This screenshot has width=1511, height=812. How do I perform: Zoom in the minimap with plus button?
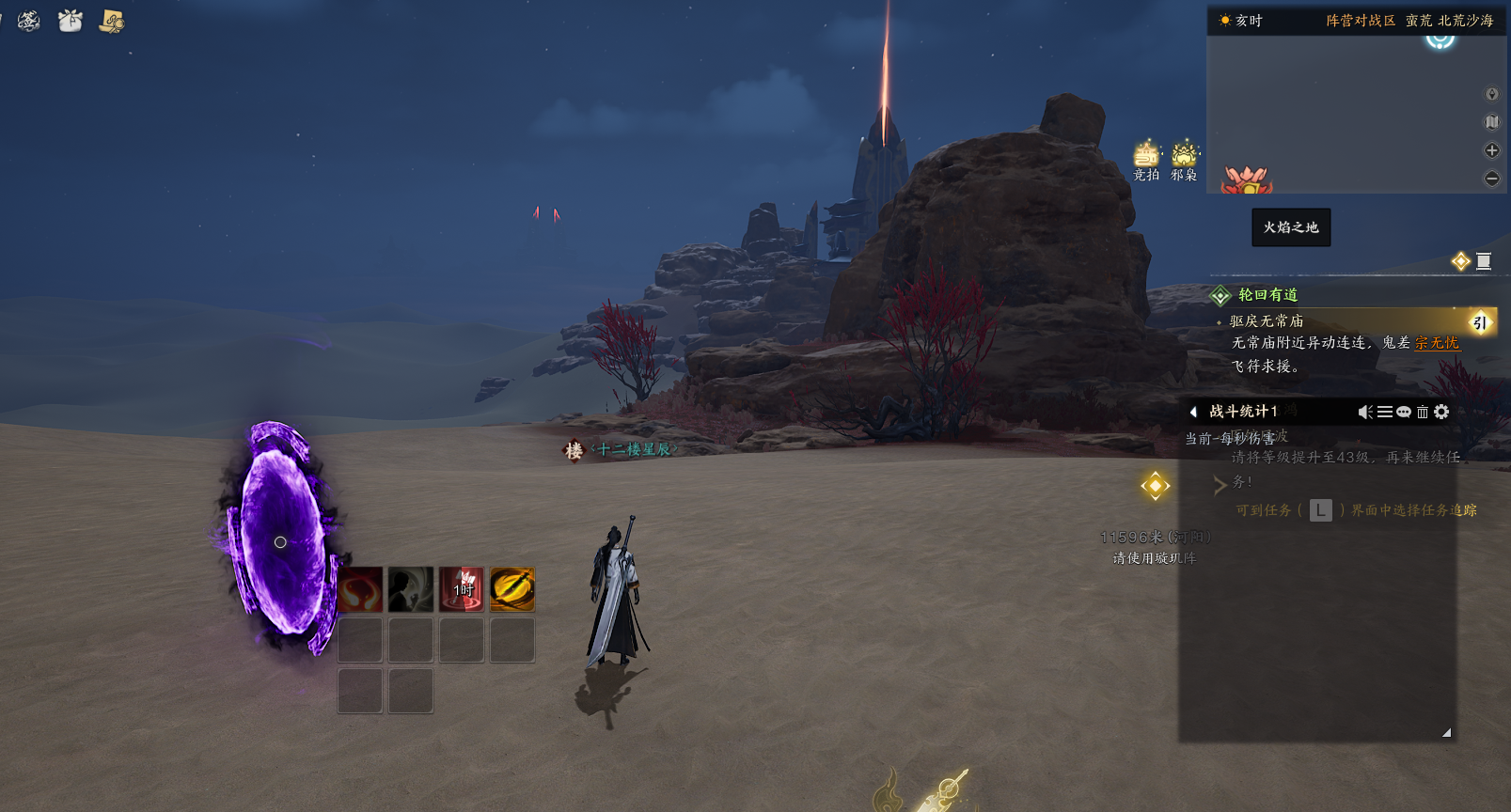click(1491, 150)
